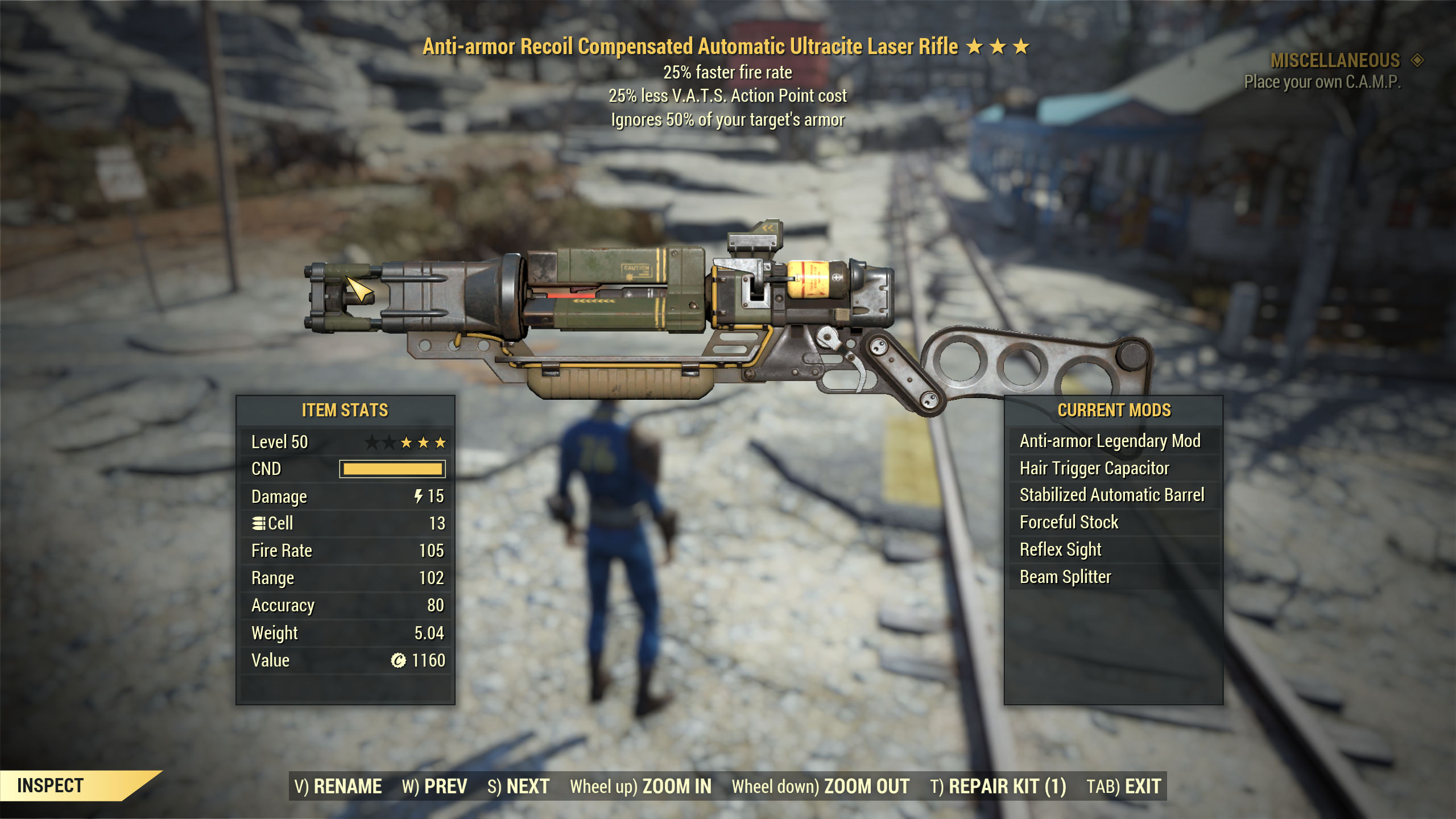This screenshot has width=1456, height=819.
Task: Choose the RENAME option
Action: point(338,787)
